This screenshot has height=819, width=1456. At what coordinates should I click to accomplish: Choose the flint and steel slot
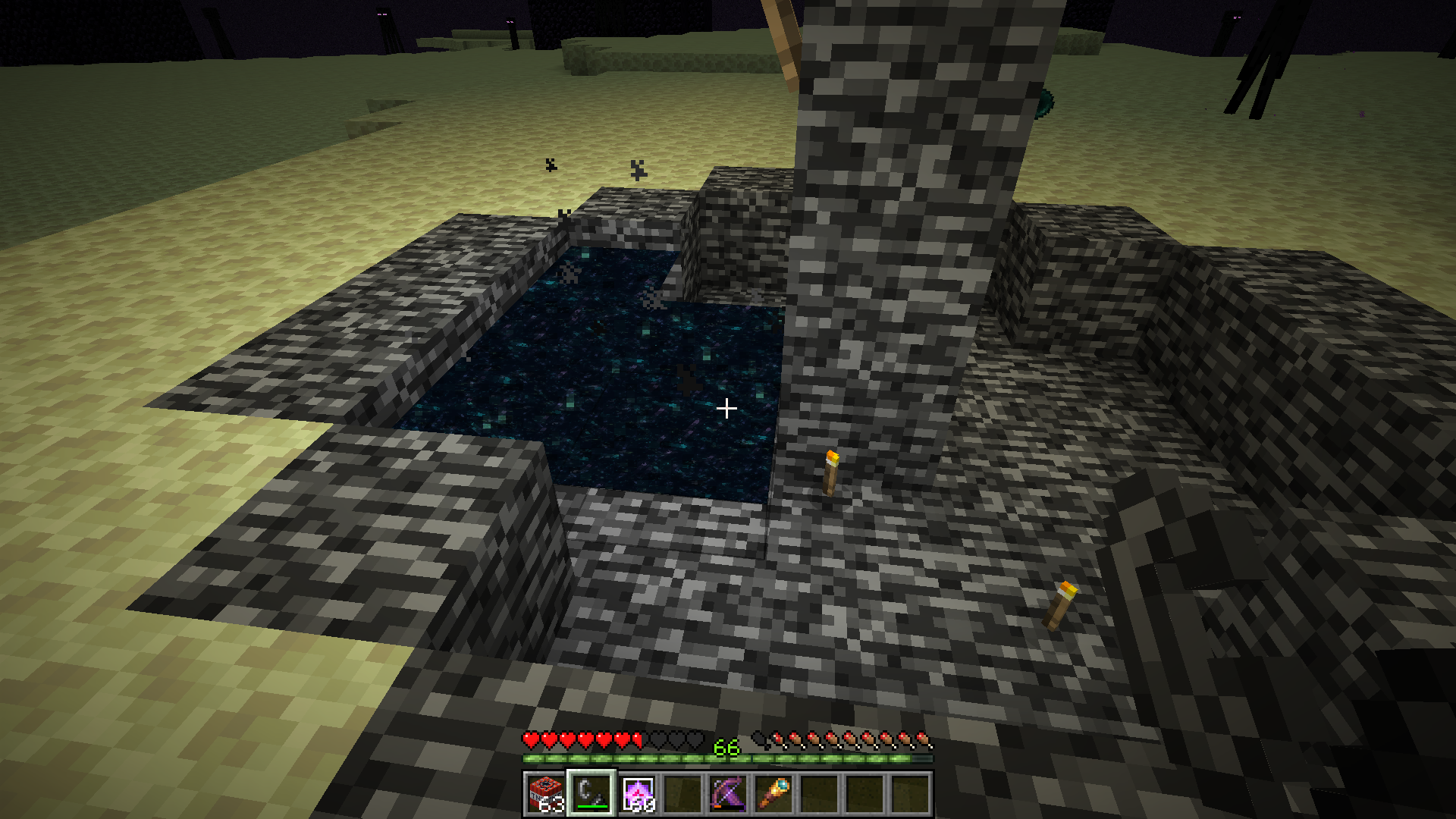tap(591, 794)
